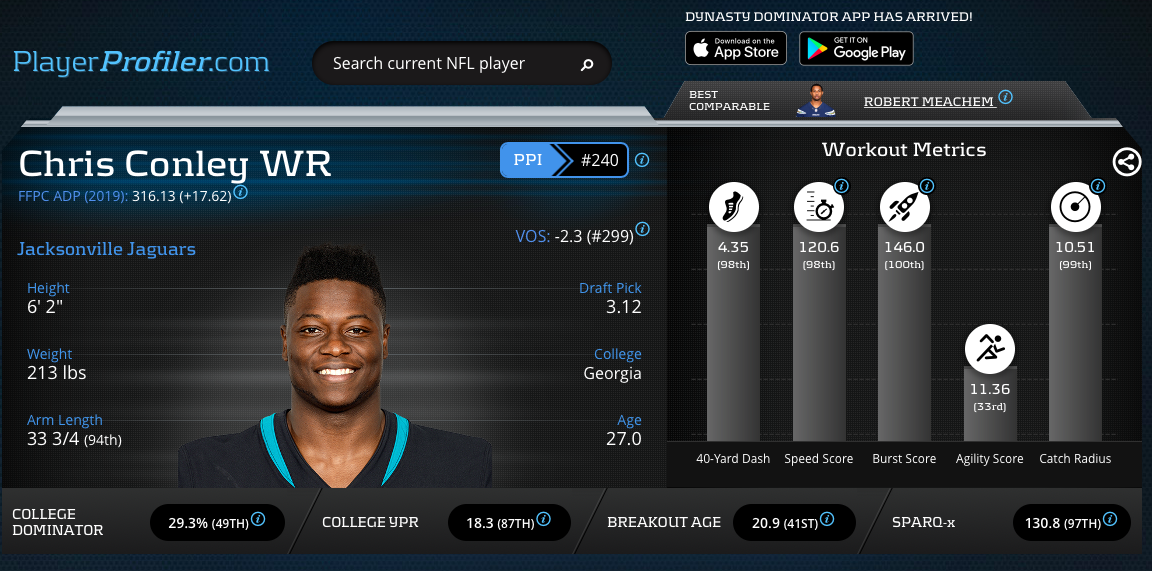Show Breakout Age info tooltip
The height and width of the screenshot is (571, 1152).
(x=828, y=519)
